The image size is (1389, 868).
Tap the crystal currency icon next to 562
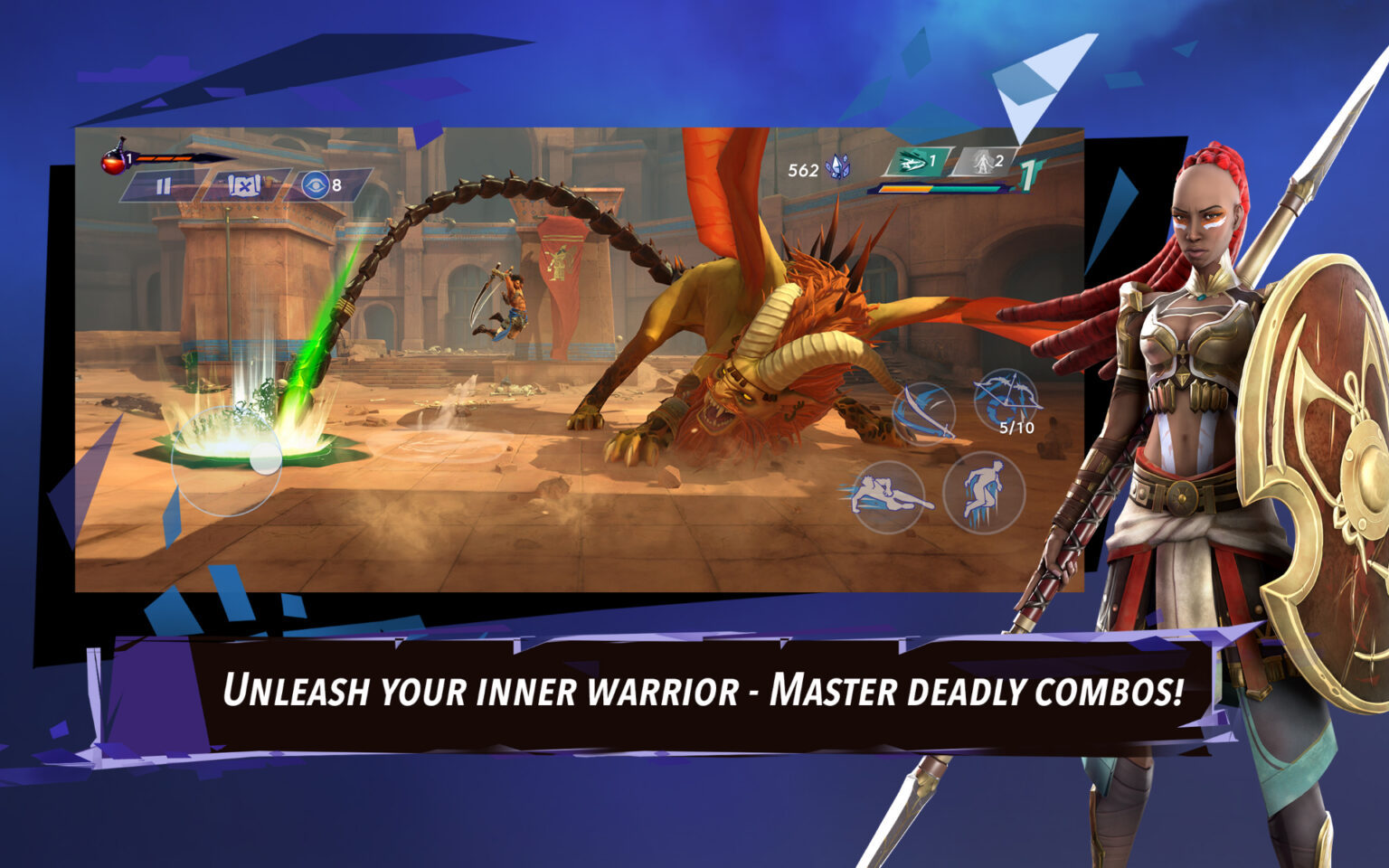point(839,167)
